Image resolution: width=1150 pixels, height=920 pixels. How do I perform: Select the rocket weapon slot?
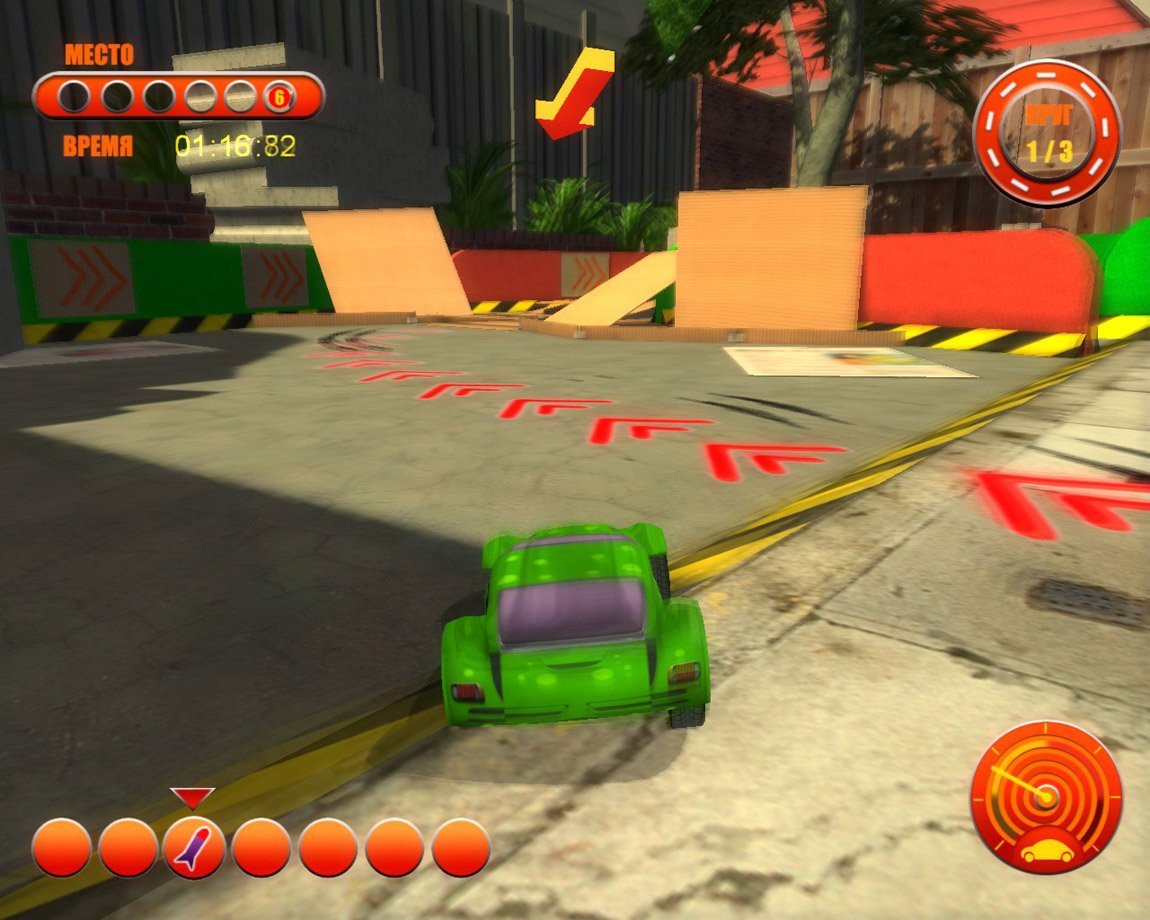(x=194, y=847)
